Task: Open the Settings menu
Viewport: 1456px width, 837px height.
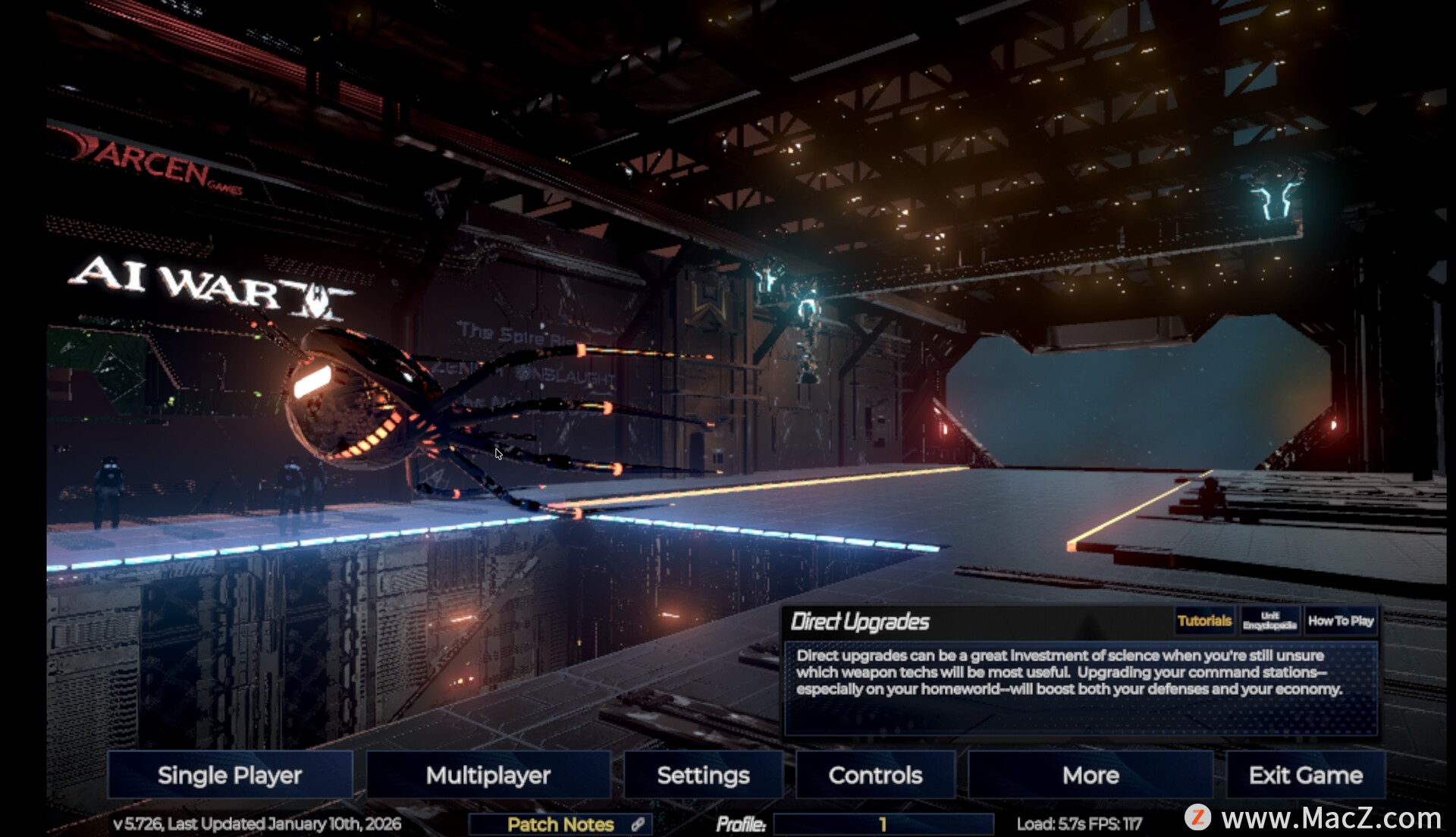Action: (x=703, y=775)
